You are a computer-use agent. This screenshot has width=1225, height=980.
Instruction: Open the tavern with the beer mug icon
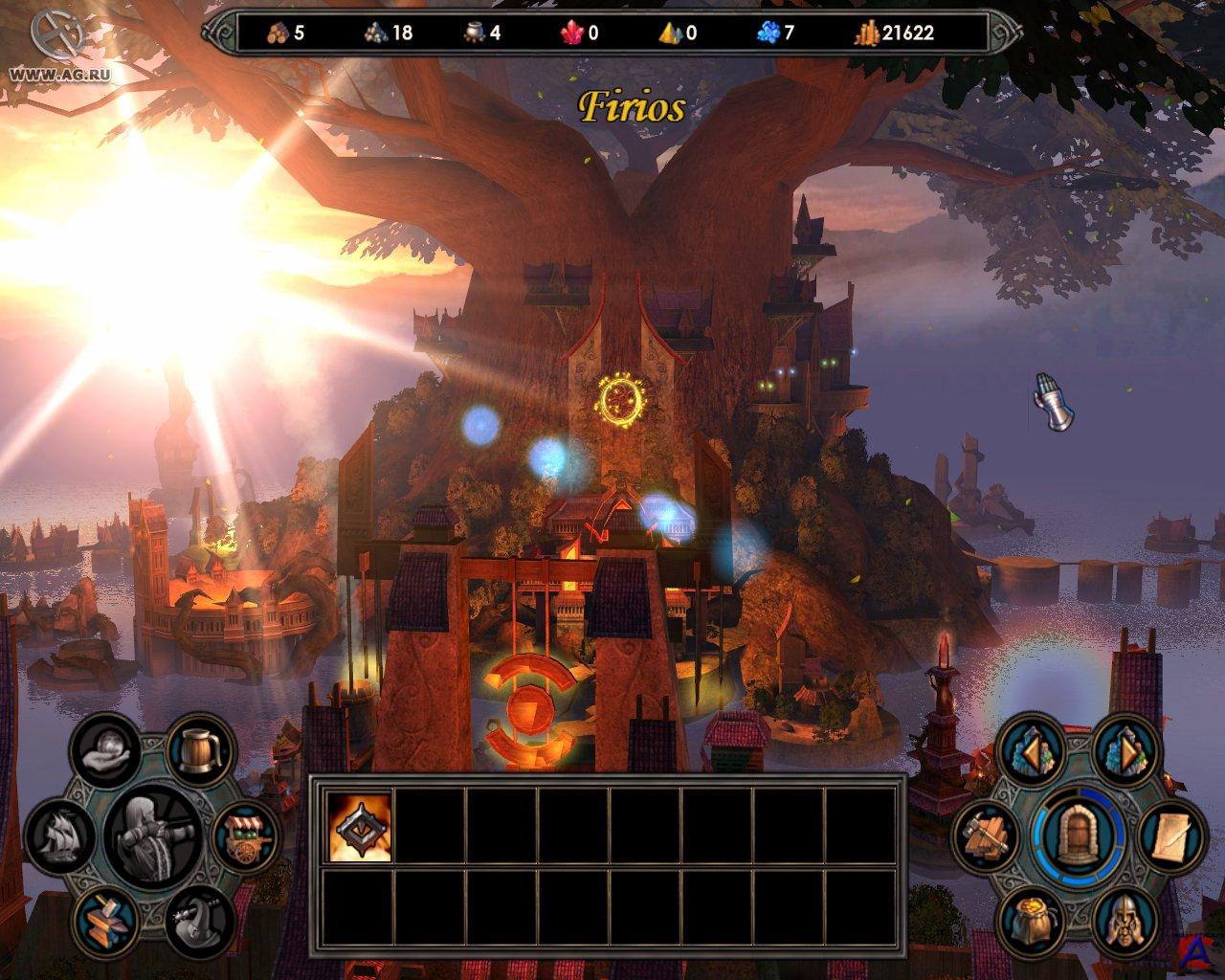[201, 747]
